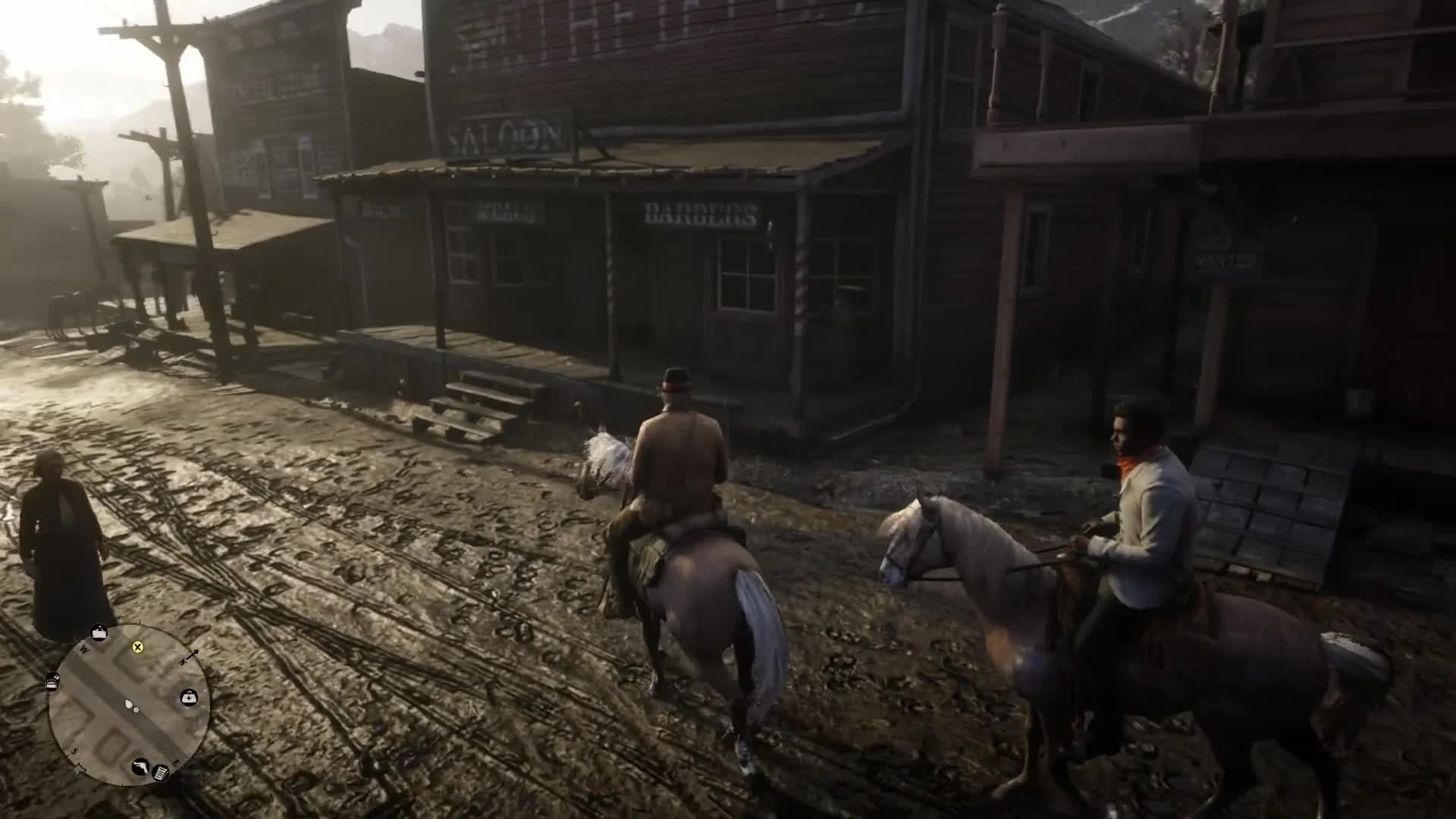
Task: Click the S compass letter on the minimap
Action: click(x=75, y=750)
